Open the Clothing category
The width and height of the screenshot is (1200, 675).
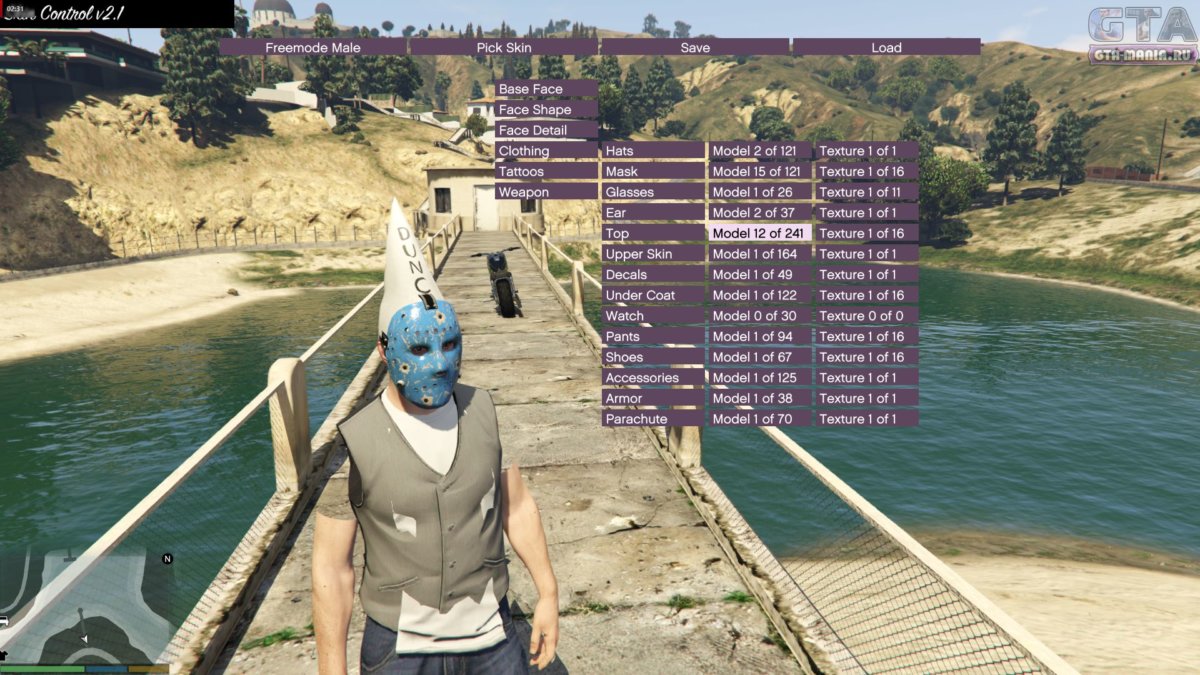tap(546, 151)
